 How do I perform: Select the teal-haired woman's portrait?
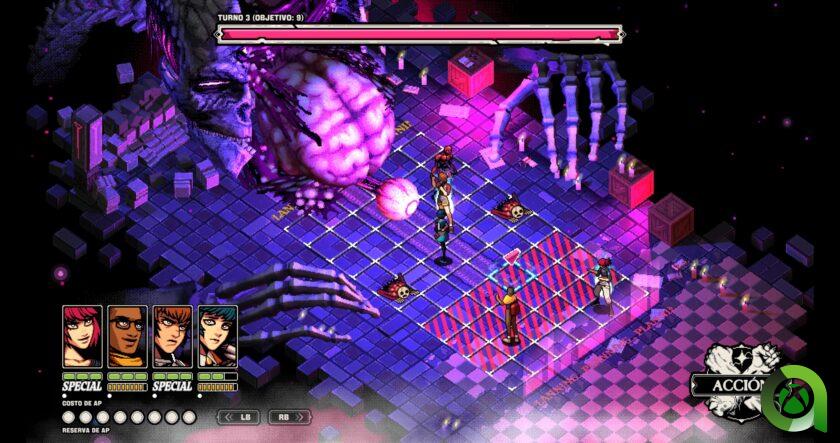tap(217, 337)
